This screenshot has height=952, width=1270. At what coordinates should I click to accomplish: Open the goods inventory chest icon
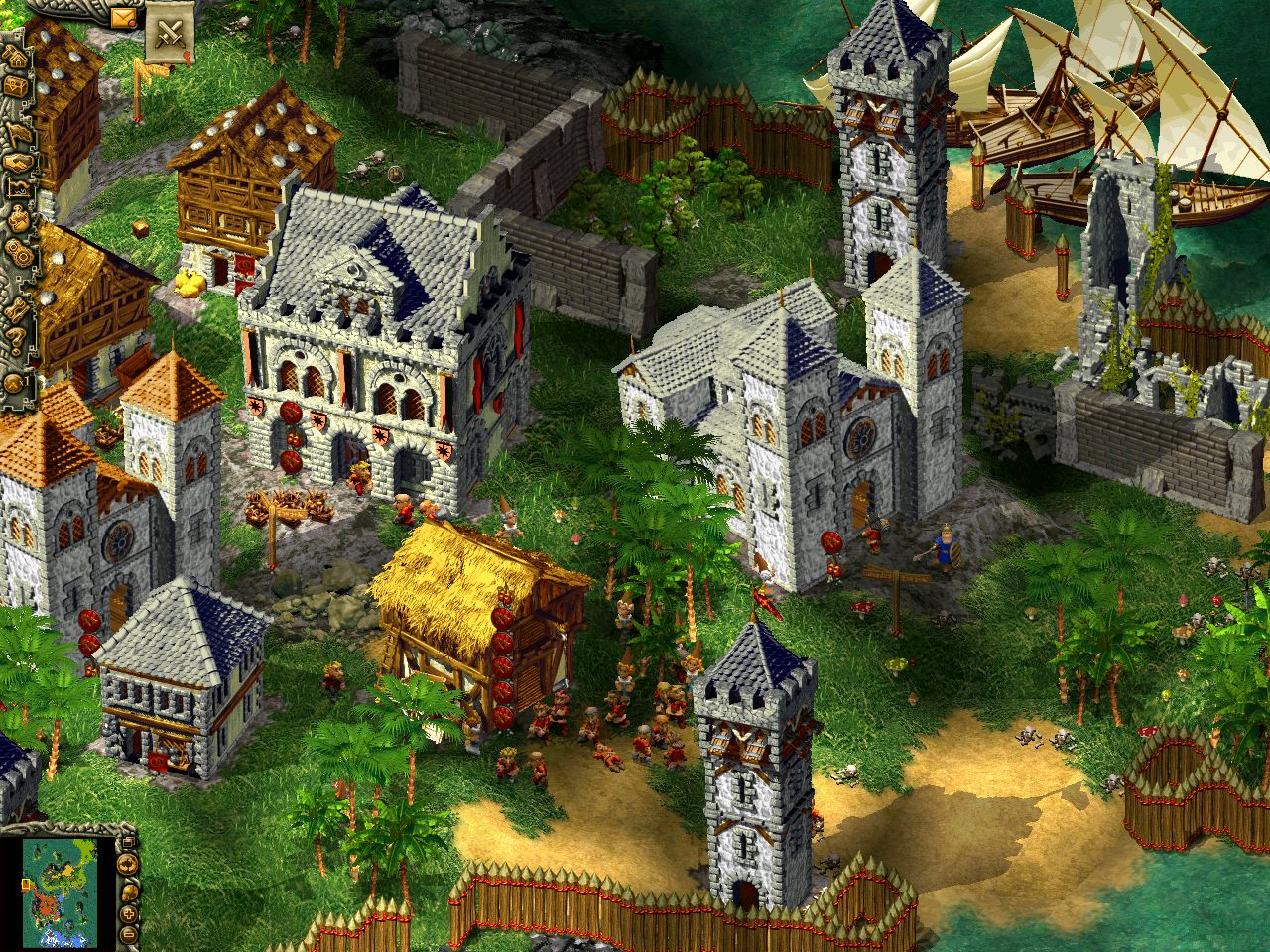[x=16, y=87]
